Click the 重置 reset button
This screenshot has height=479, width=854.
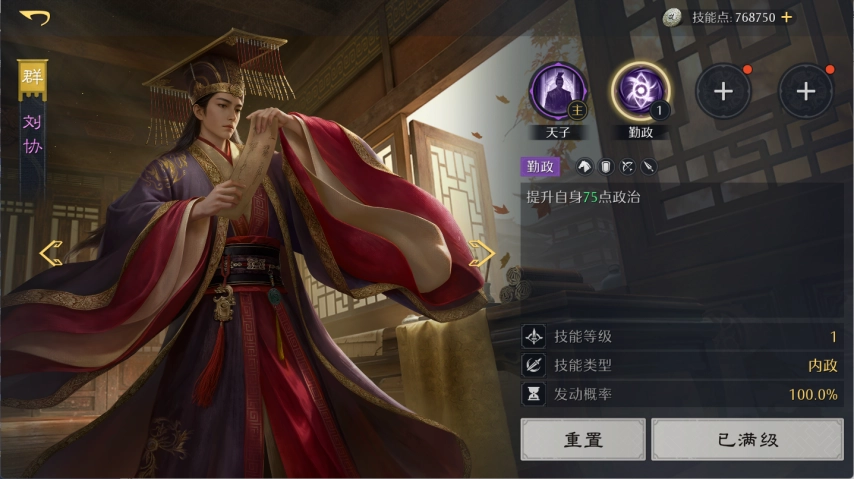click(583, 439)
